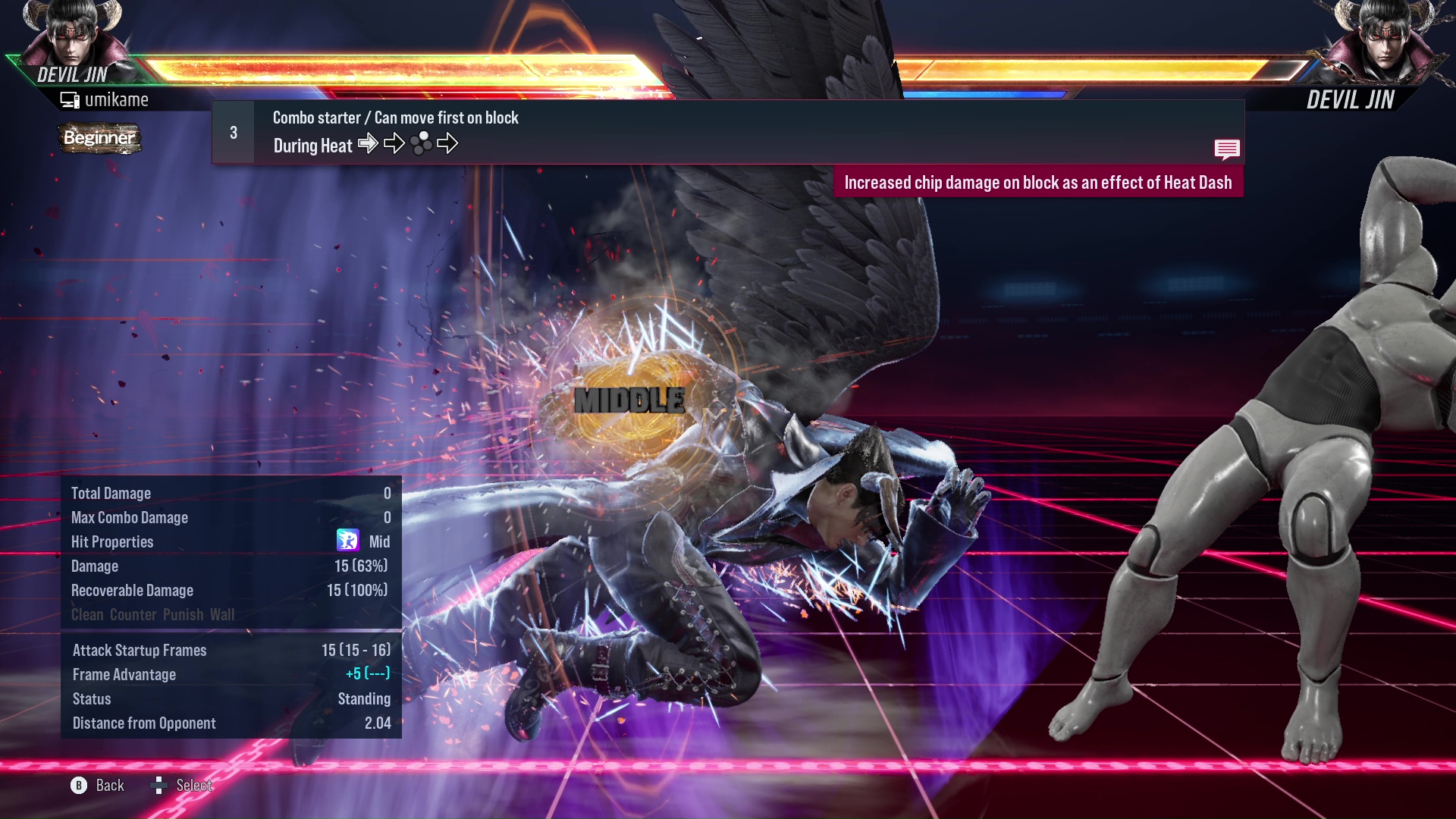This screenshot has width=1456, height=819.
Task: Click the Punish indicator label
Action: tap(183, 614)
